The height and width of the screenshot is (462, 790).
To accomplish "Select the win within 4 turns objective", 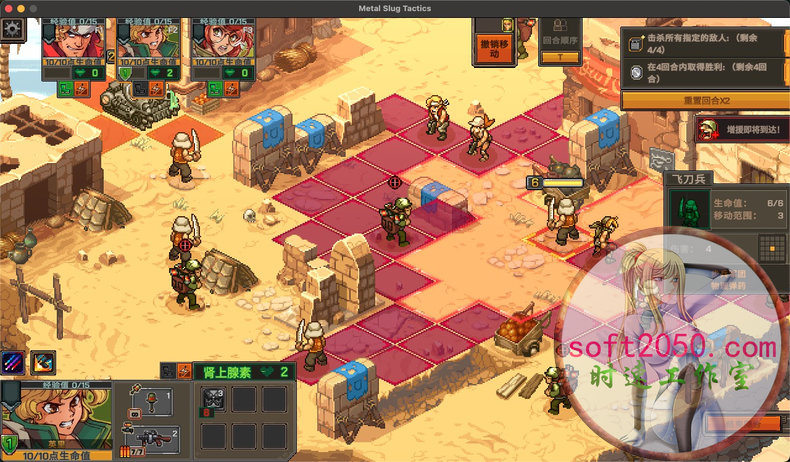I will pos(705,71).
